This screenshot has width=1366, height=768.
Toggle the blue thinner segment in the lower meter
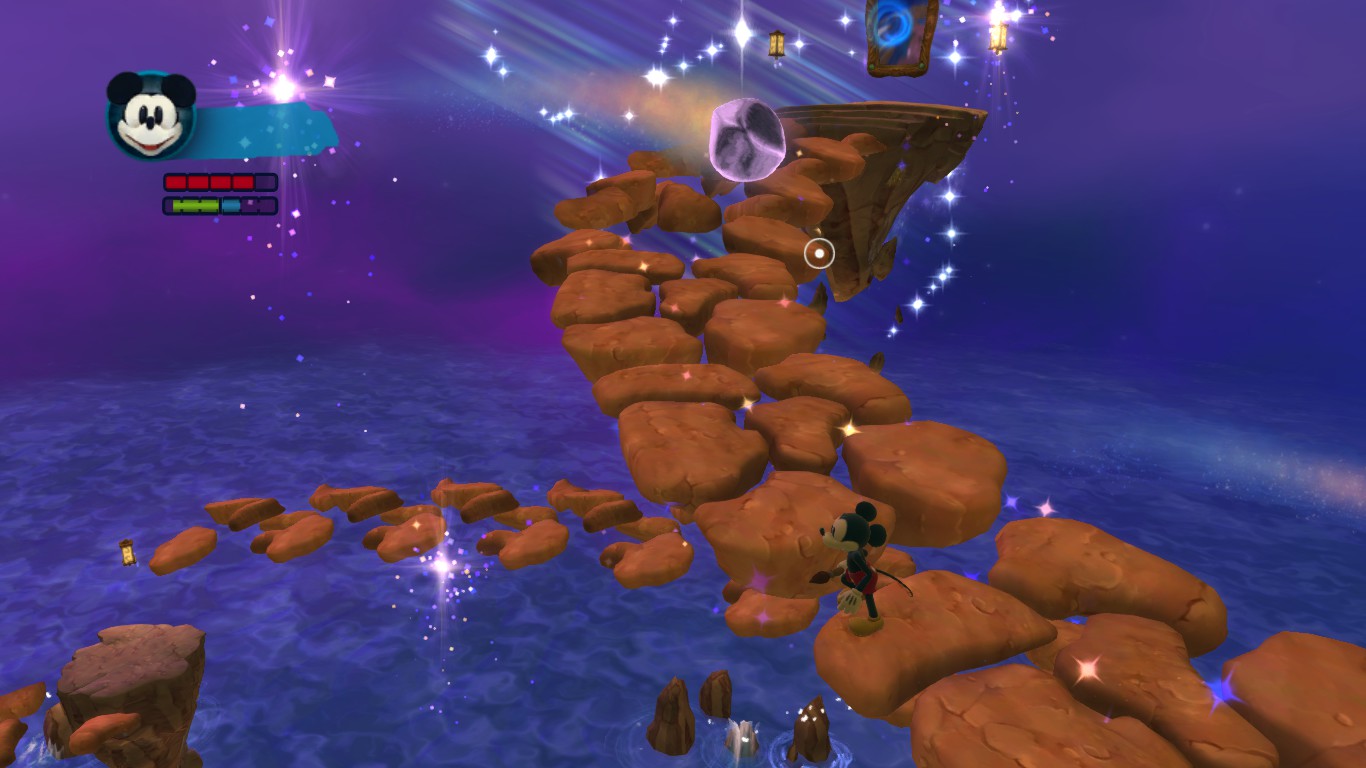point(232,207)
